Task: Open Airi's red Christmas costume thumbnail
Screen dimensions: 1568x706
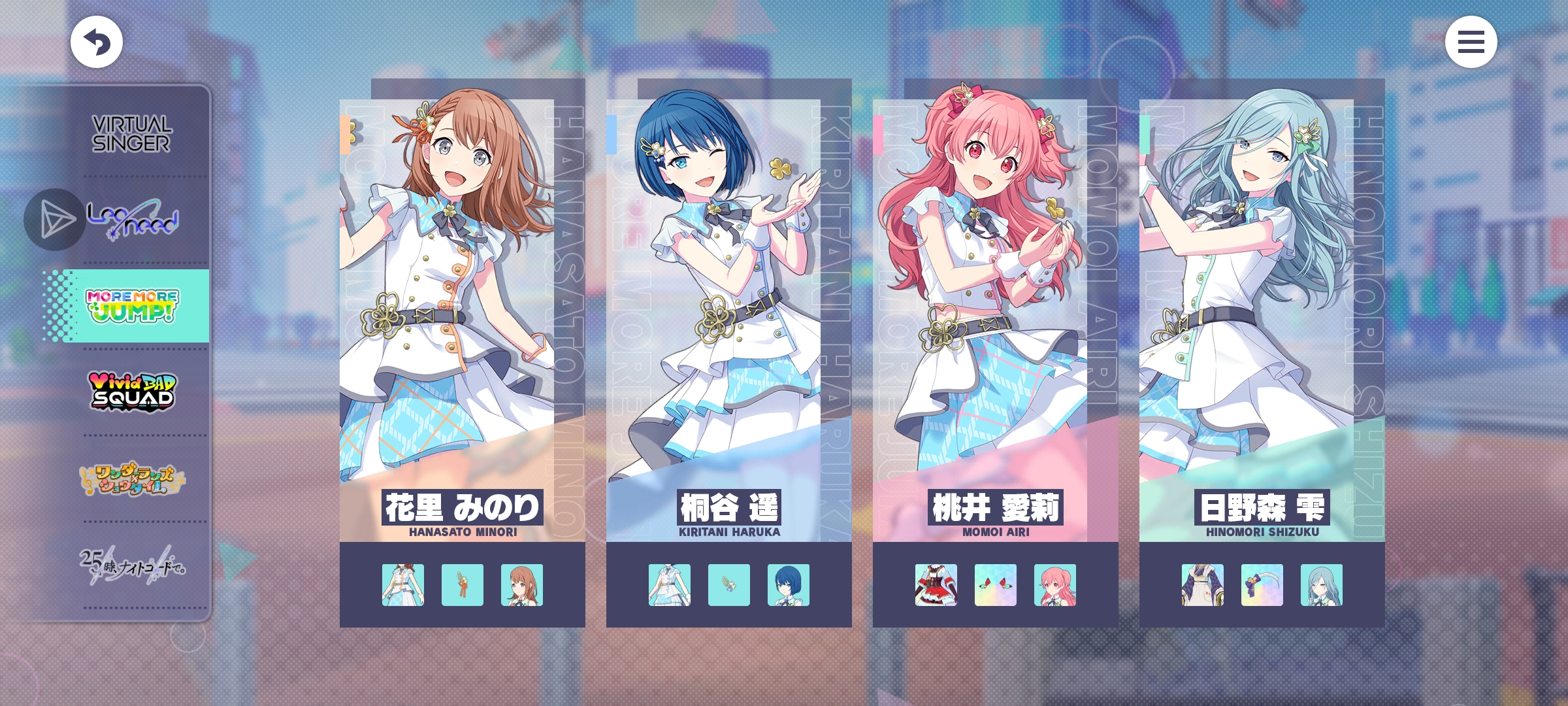Action: click(936, 585)
